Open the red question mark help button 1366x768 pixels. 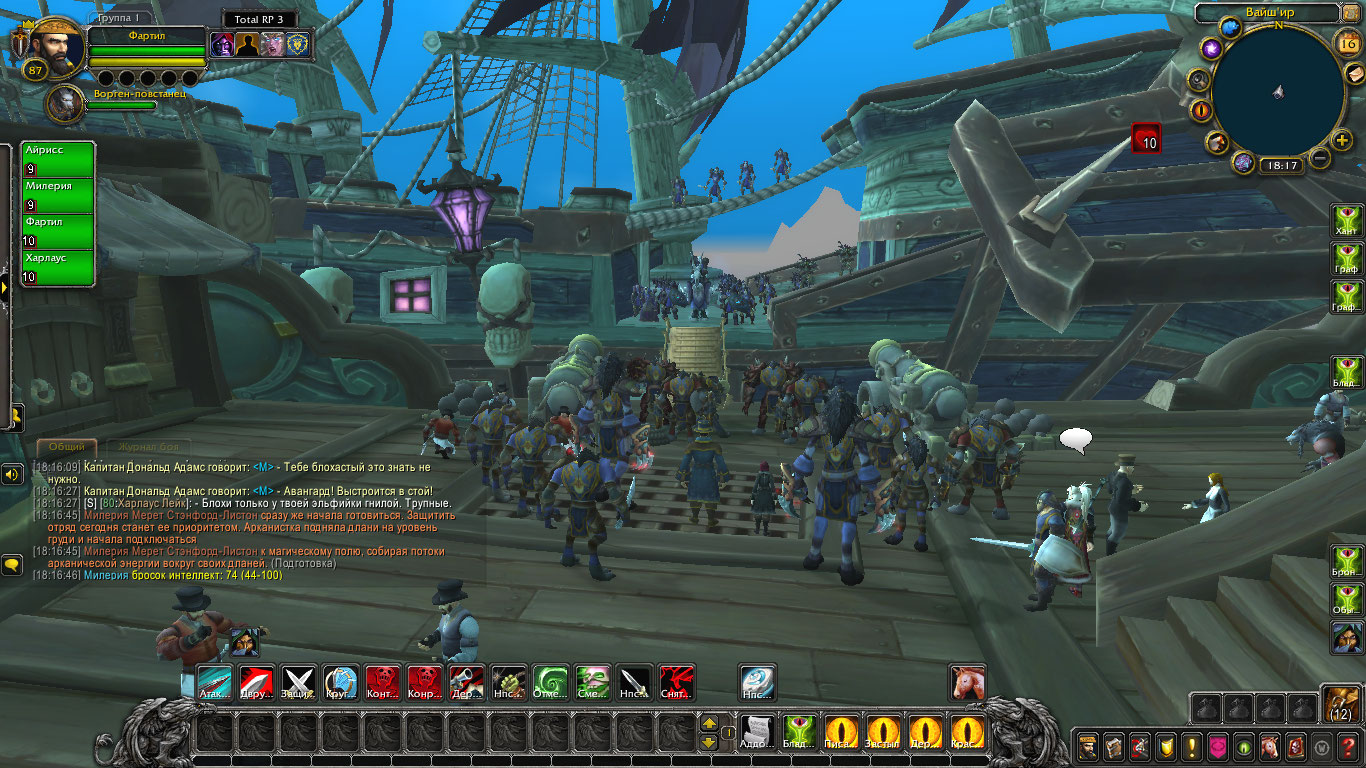[1349, 746]
